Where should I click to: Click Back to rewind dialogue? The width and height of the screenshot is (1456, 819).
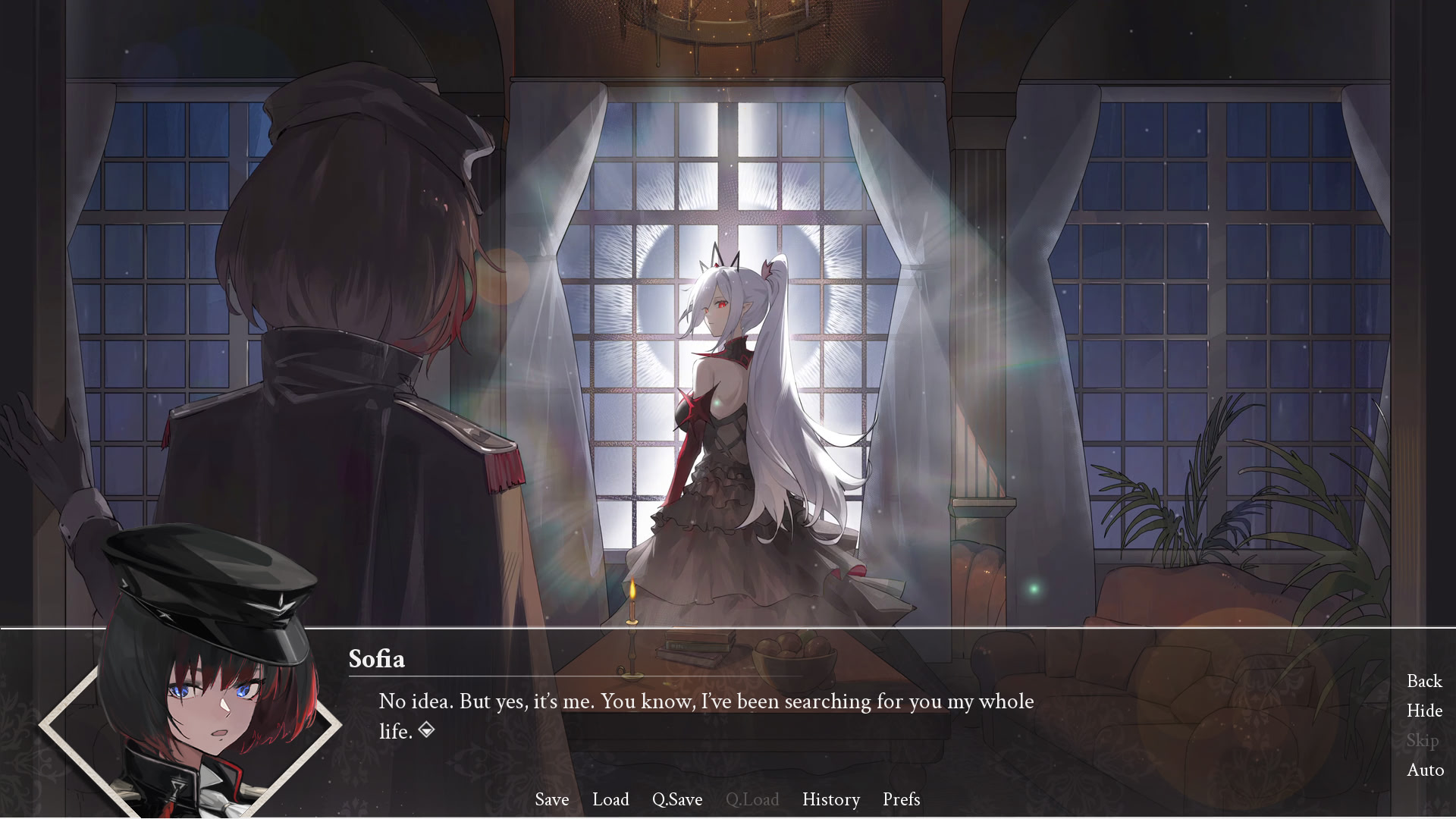1424,681
